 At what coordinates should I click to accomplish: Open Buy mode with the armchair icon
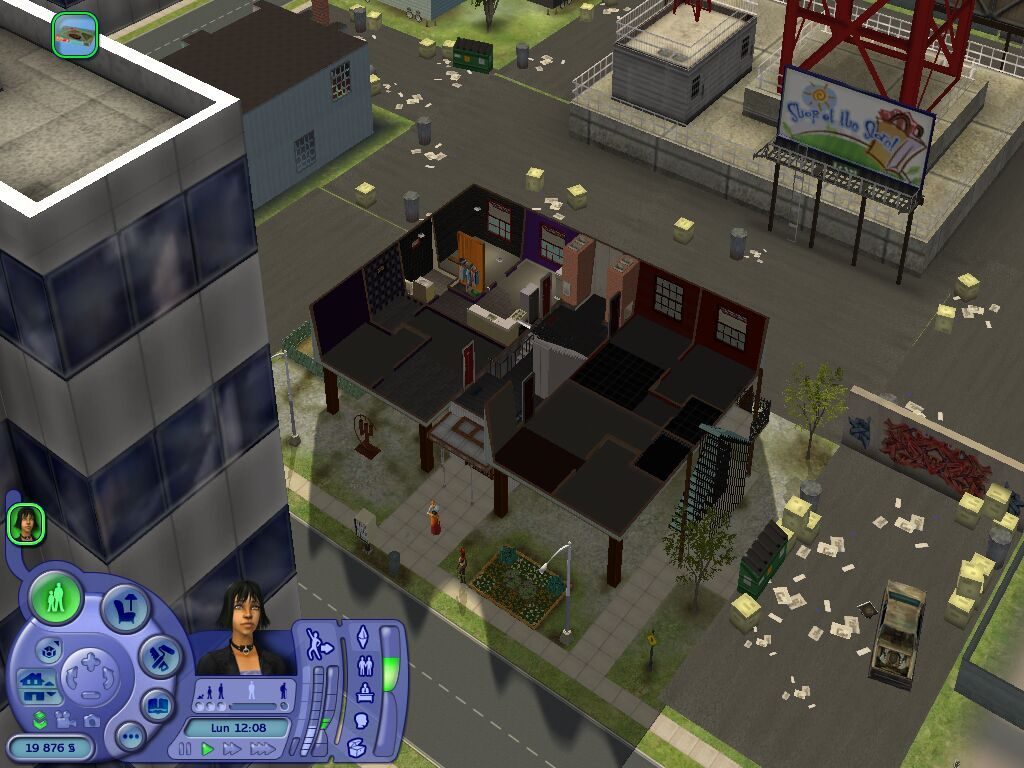125,609
